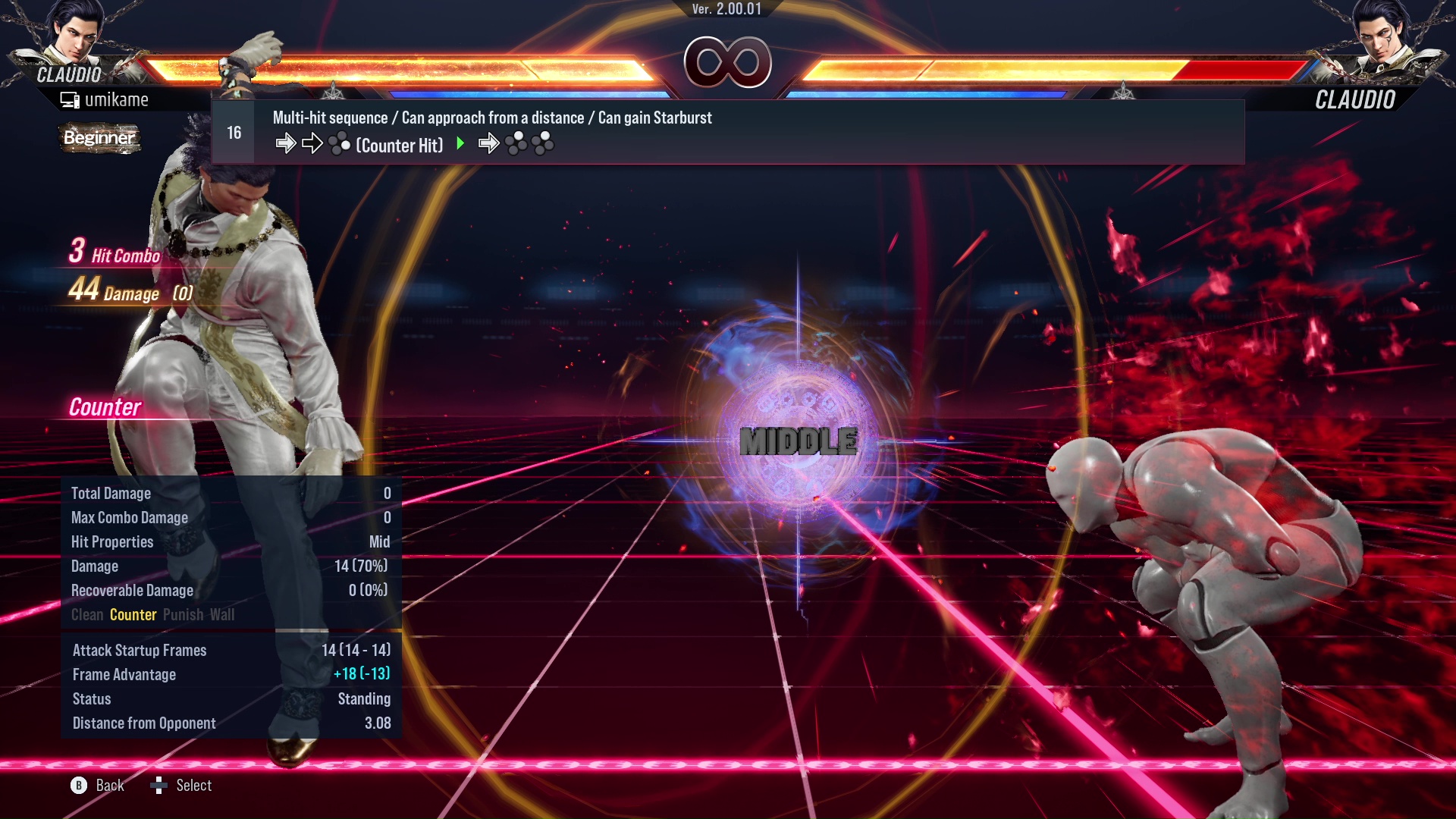Click the two-button press icon ending the combo notation
The height and width of the screenshot is (819, 1456).
click(541, 143)
